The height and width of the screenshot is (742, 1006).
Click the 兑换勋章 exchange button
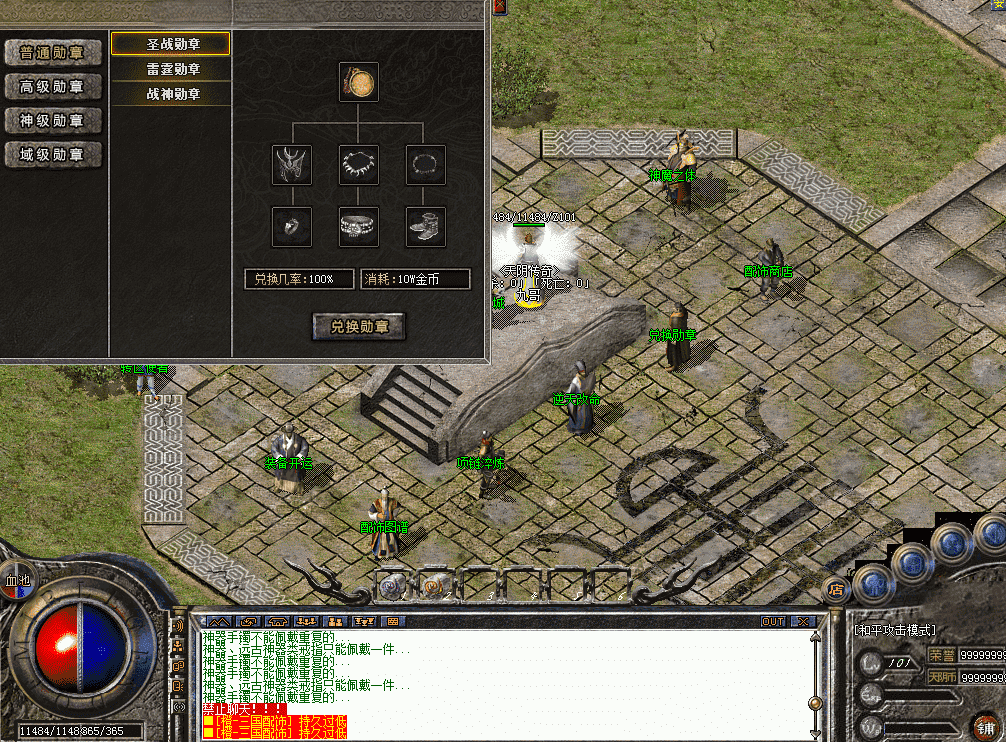click(359, 326)
